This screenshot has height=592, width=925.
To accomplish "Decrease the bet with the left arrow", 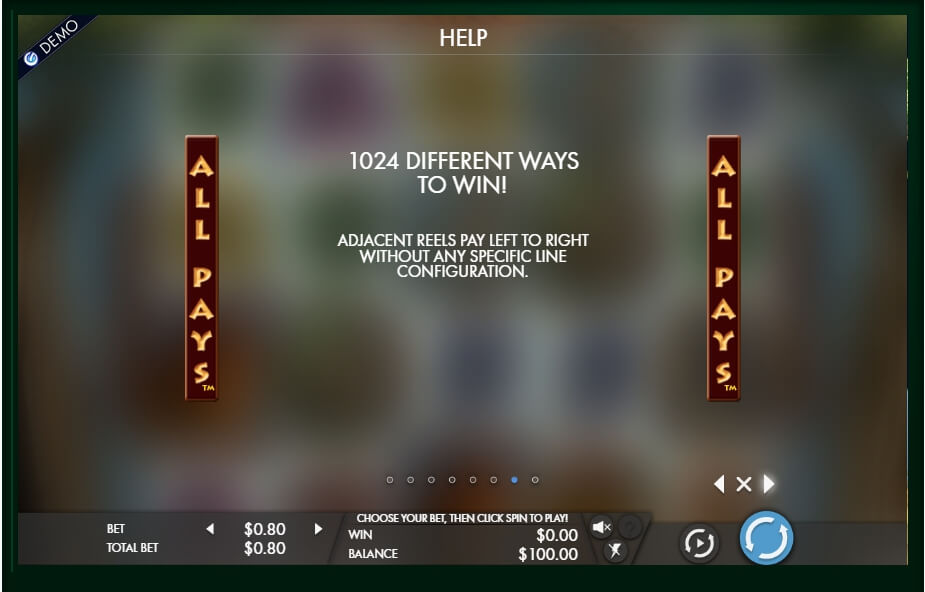I will [x=210, y=529].
